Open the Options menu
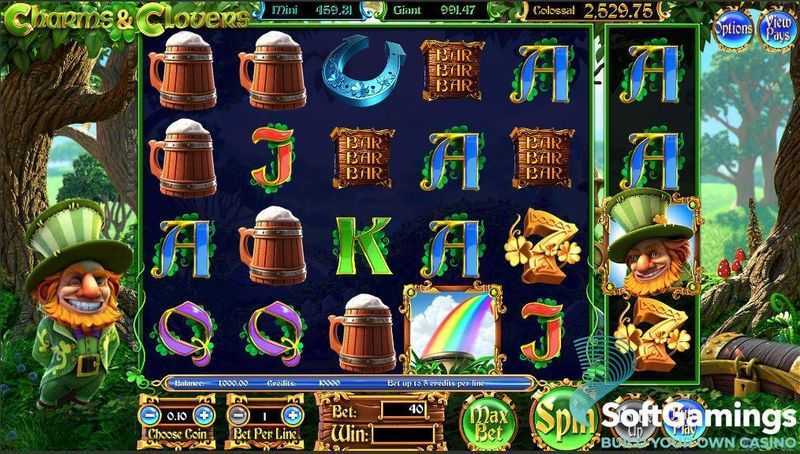The width and height of the screenshot is (800, 454). [x=732, y=29]
